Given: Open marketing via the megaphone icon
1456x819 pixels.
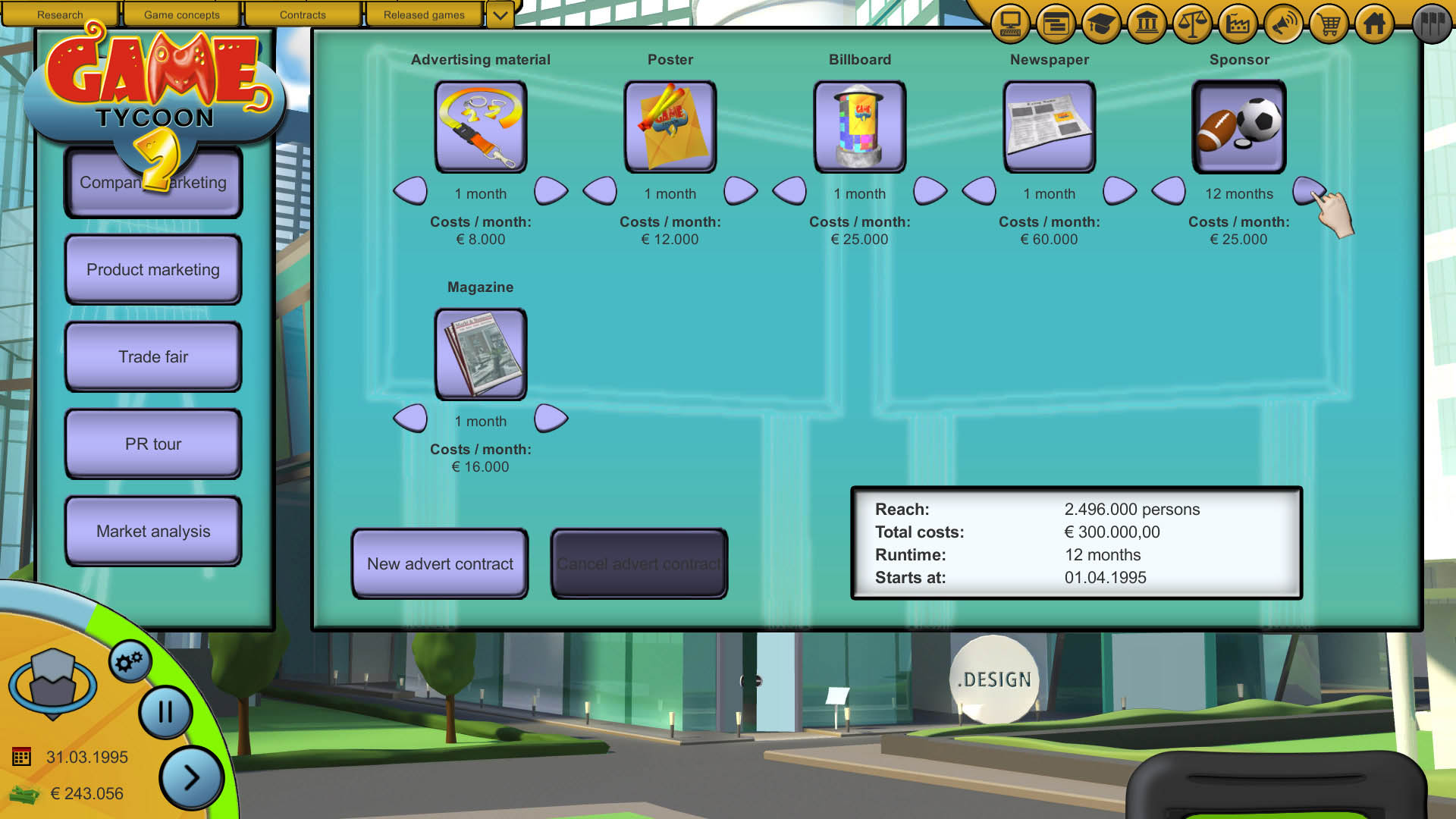Looking at the screenshot, I should tap(1283, 24).
